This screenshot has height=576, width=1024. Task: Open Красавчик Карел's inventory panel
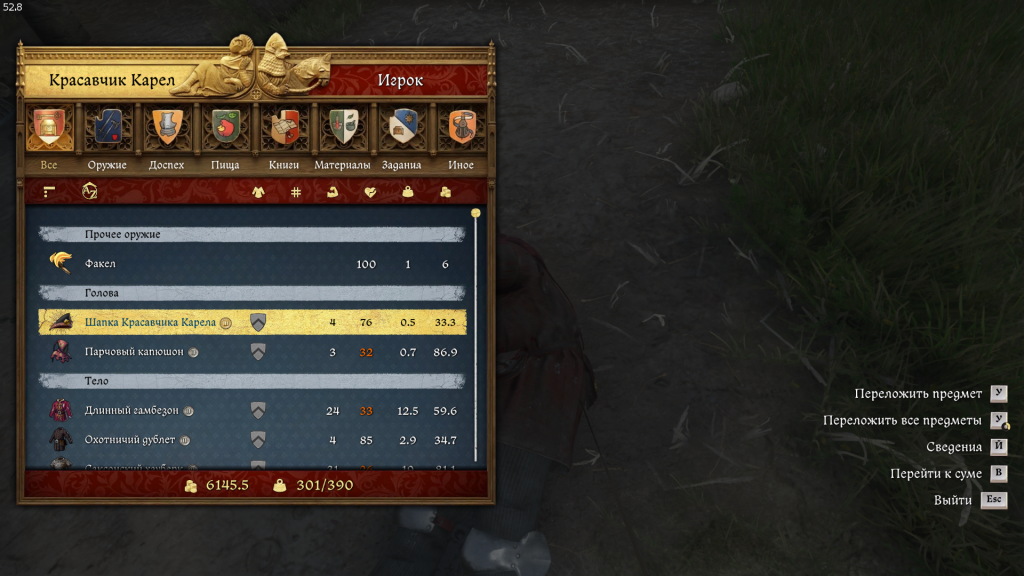[112, 80]
